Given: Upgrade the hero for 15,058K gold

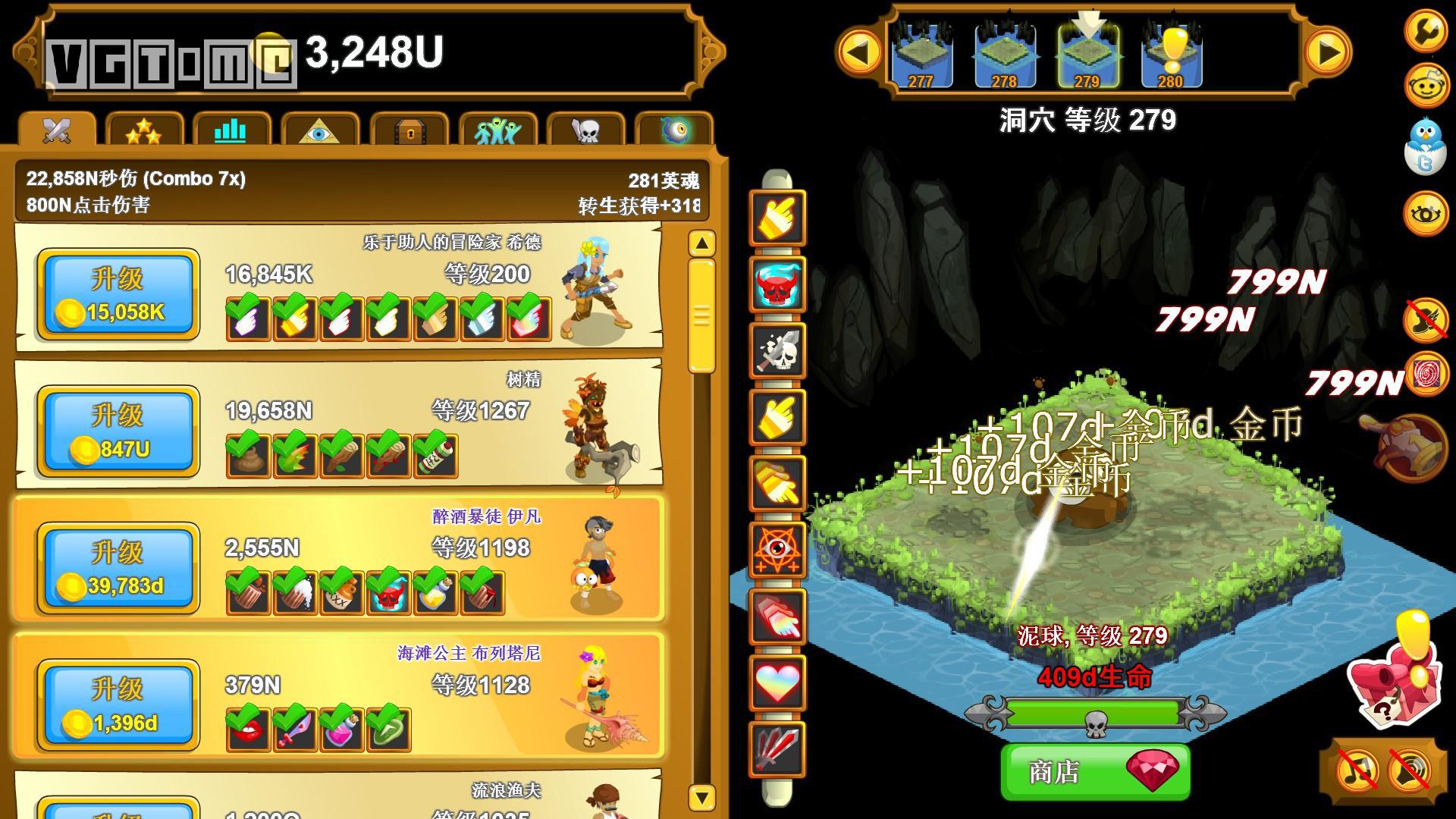Looking at the screenshot, I should click(118, 294).
